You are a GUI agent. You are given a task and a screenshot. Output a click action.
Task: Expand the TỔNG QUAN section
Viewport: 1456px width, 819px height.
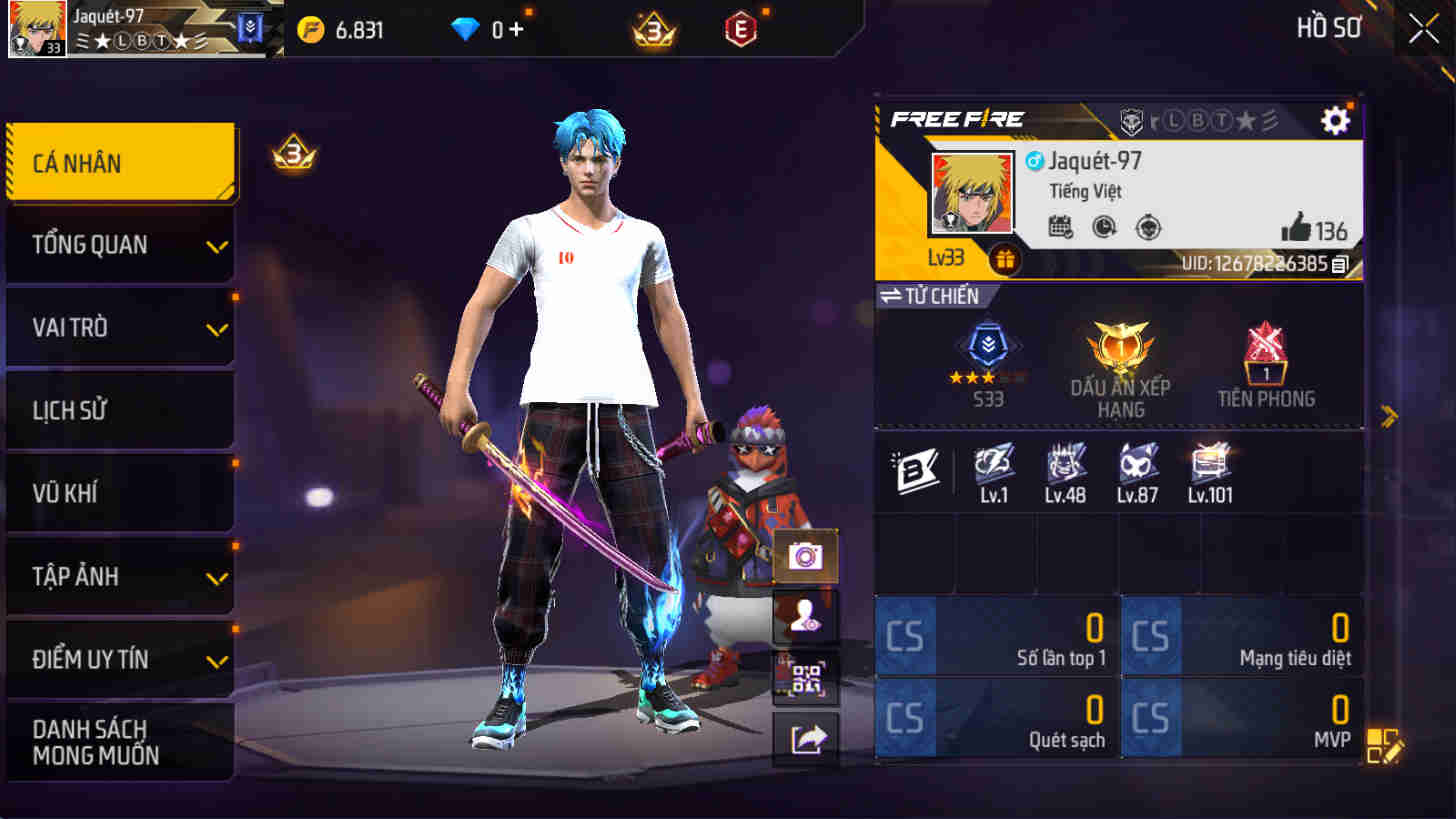pyautogui.click(x=120, y=243)
